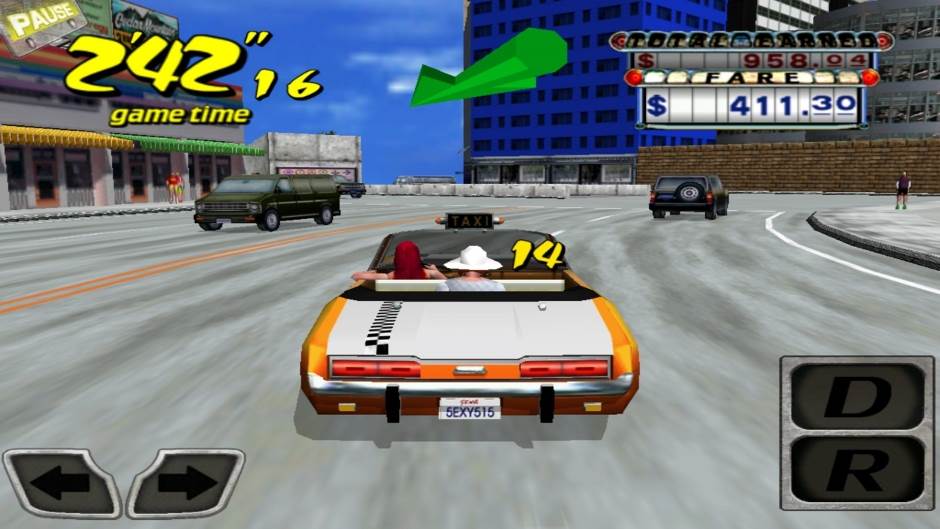Viewport: 940px width, 529px height.
Task: Steer right with the right arrow button
Action: (x=187, y=483)
